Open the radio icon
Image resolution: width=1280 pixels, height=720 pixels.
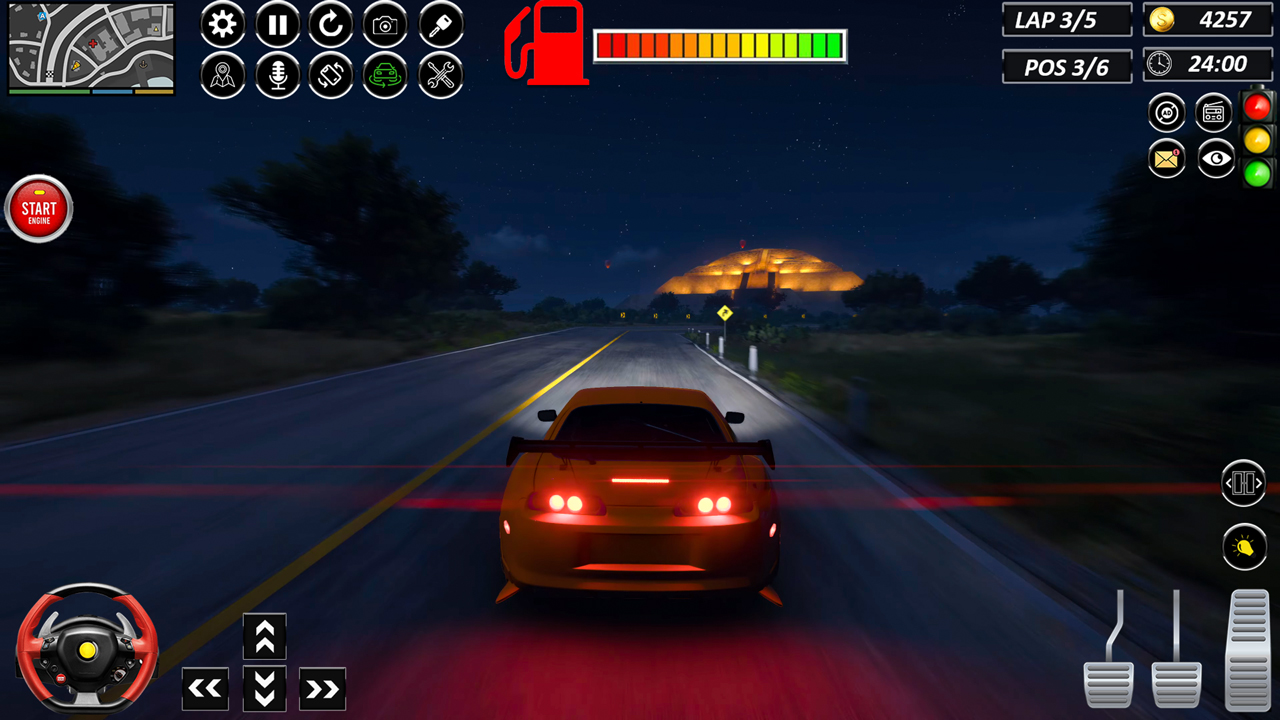point(1214,112)
